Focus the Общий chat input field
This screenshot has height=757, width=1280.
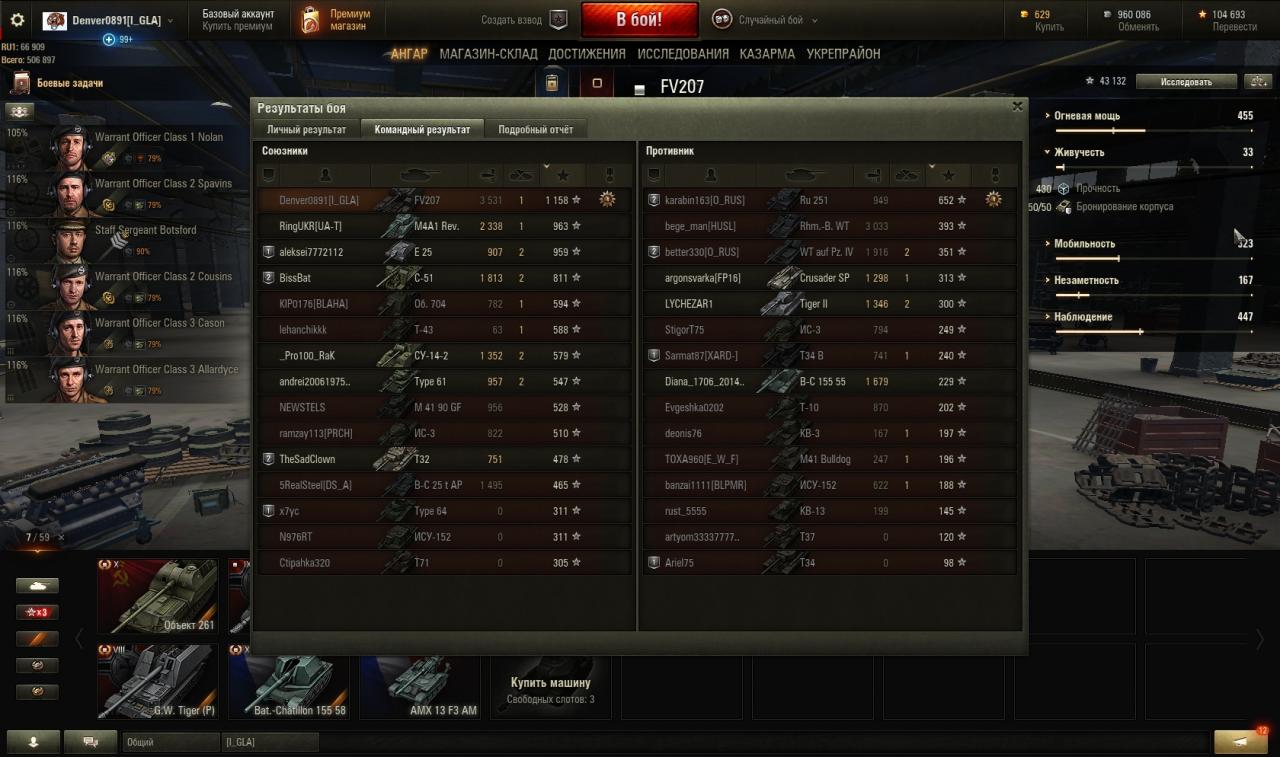pos(170,742)
